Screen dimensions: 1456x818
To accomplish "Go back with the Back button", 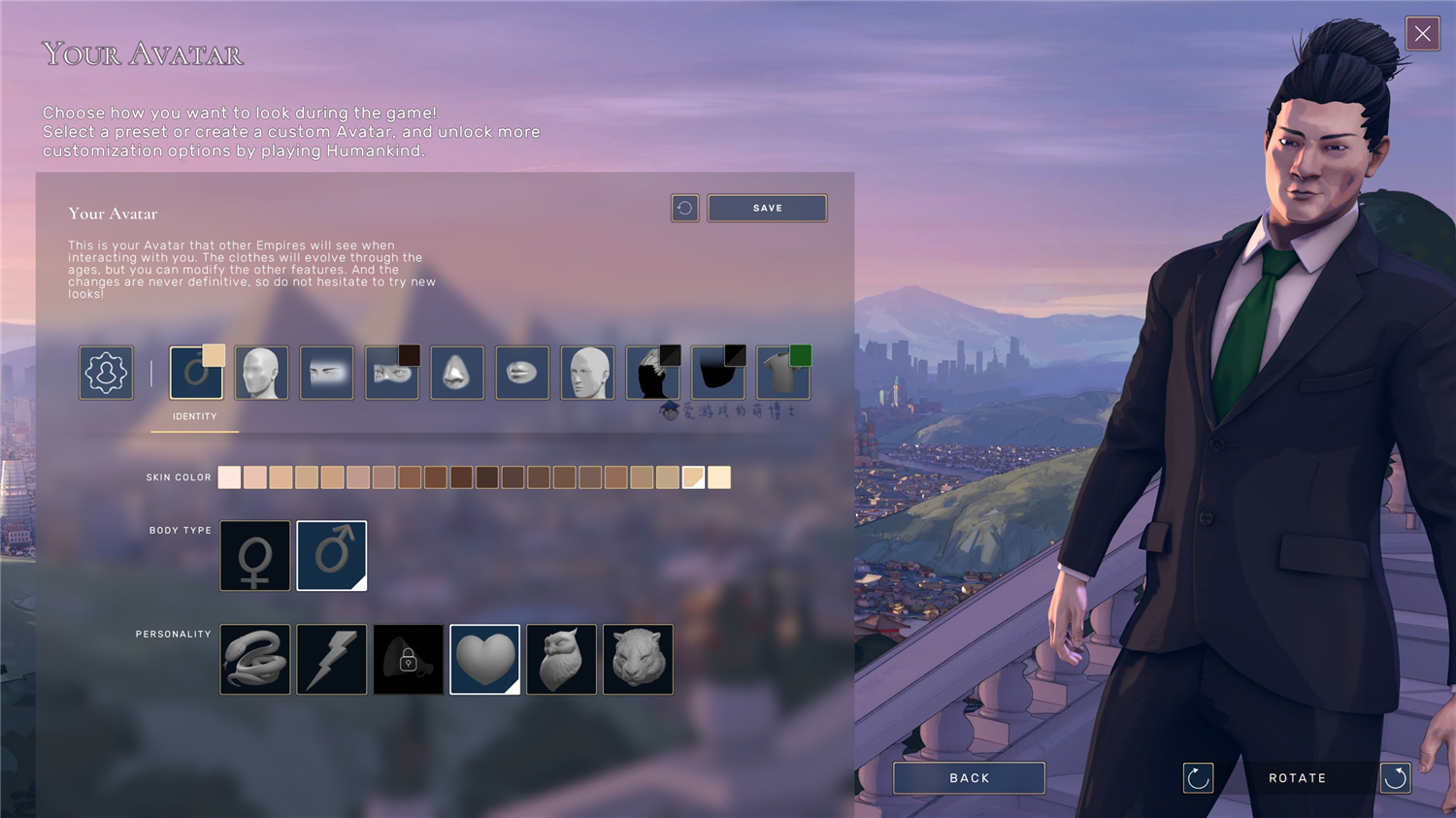I will click(x=969, y=778).
